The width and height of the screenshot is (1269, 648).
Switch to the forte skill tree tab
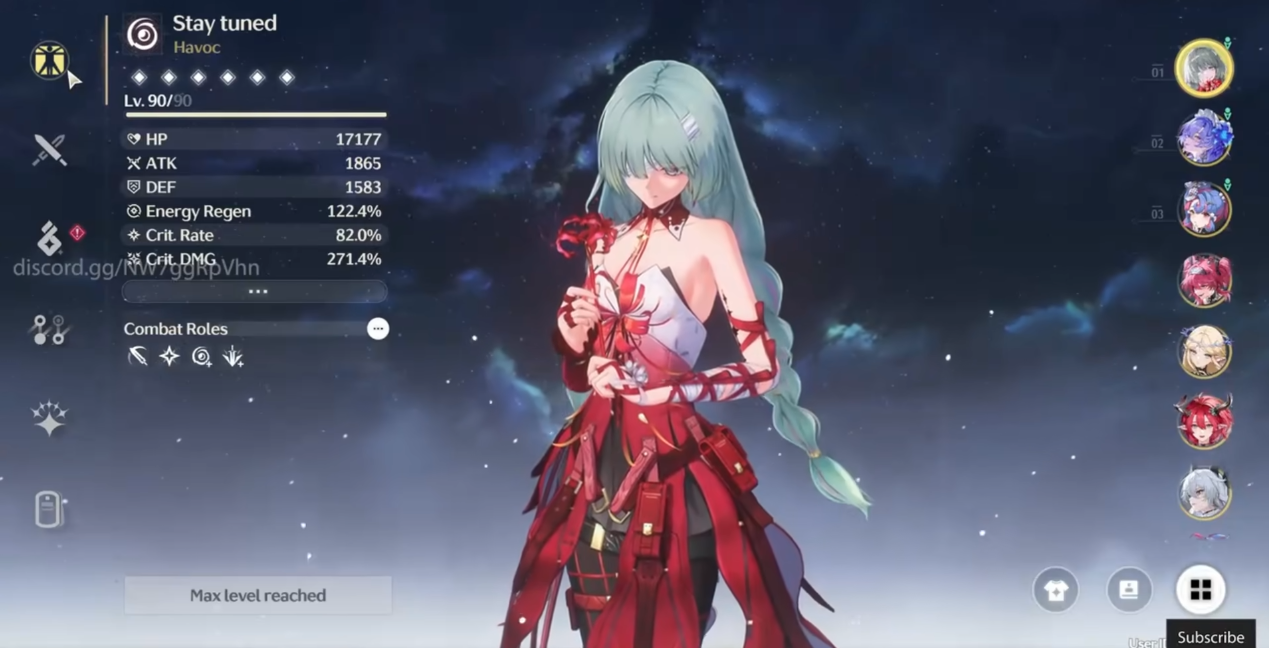(x=48, y=330)
